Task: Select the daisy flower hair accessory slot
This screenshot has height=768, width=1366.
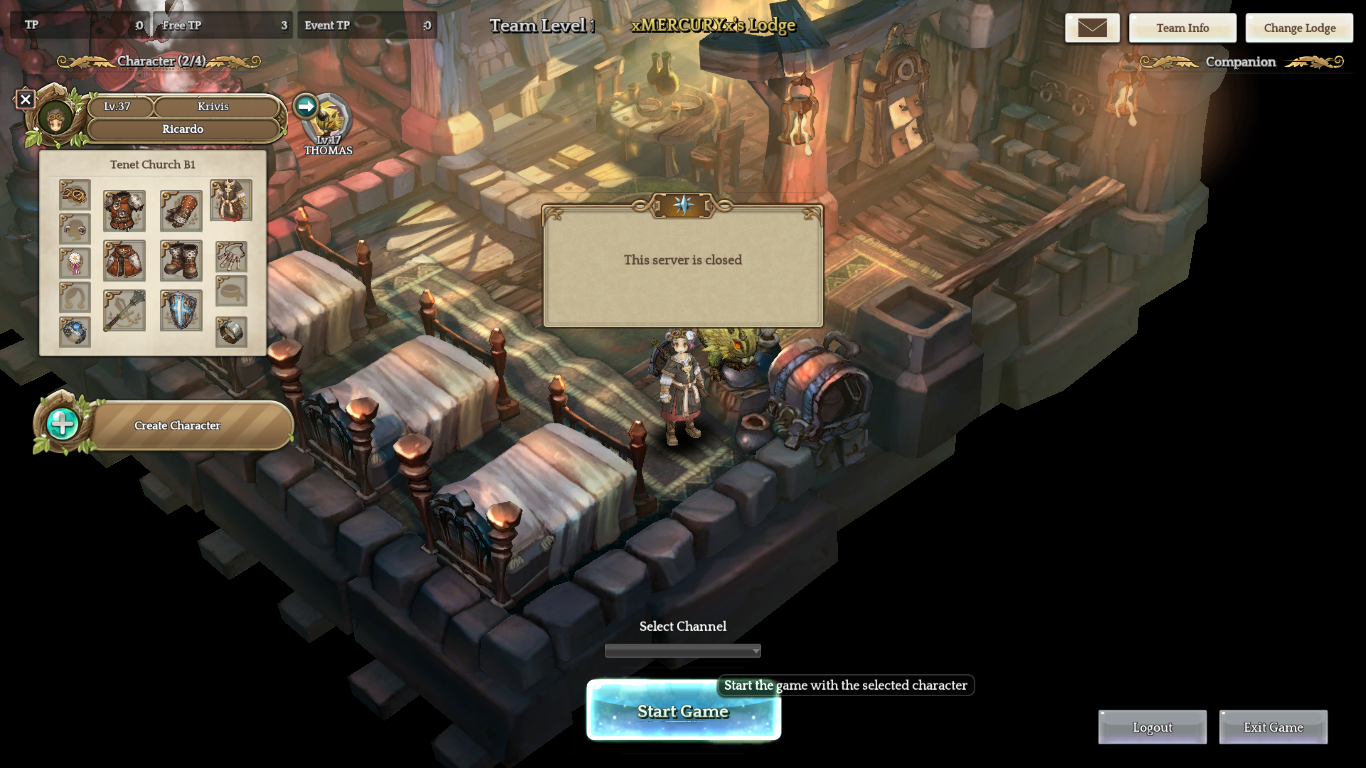Action: [74, 263]
